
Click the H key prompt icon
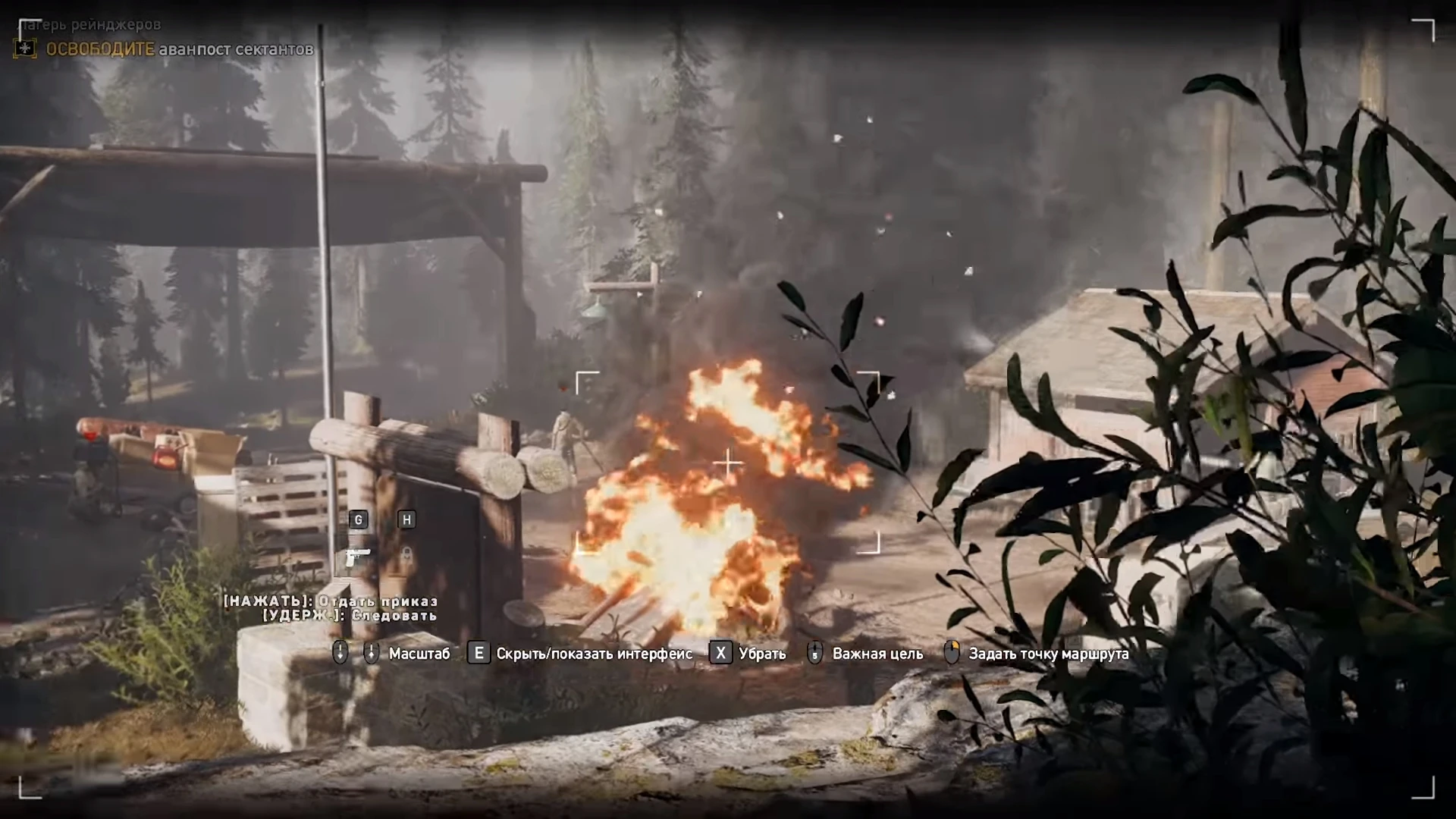pos(407,520)
